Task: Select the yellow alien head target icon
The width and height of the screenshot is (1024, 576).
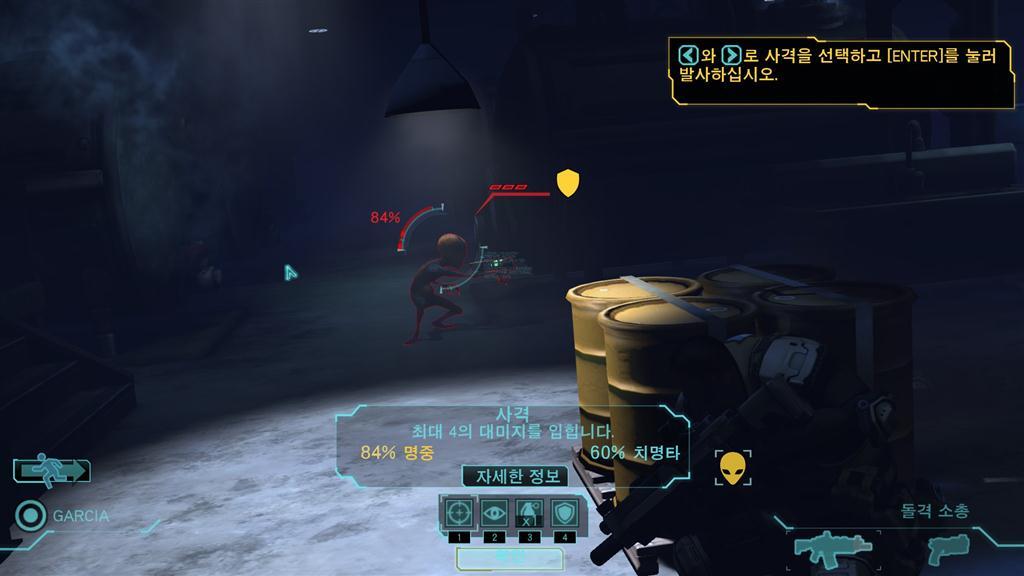Action: pos(733,468)
